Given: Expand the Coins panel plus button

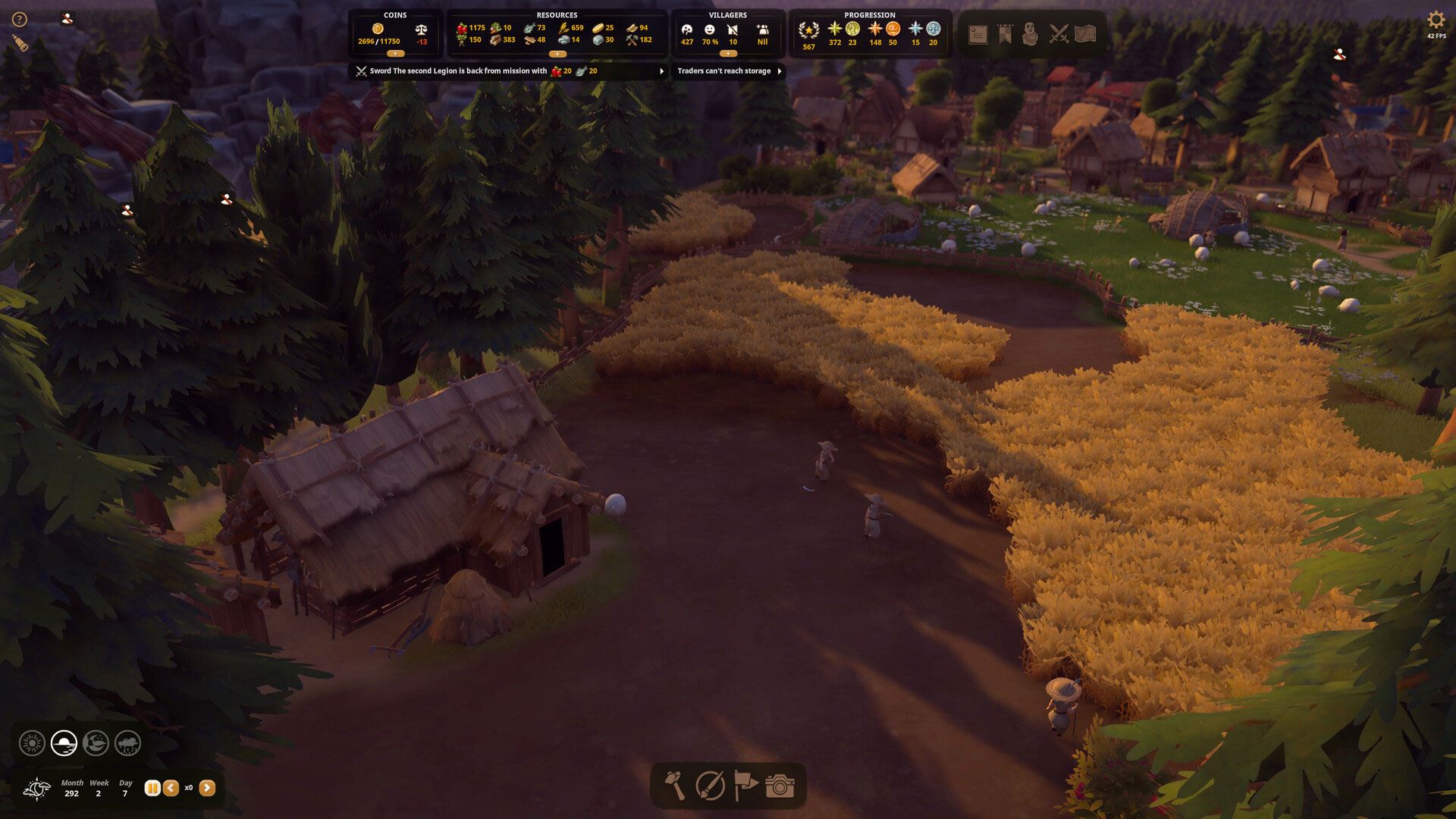Looking at the screenshot, I should point(395,54).
